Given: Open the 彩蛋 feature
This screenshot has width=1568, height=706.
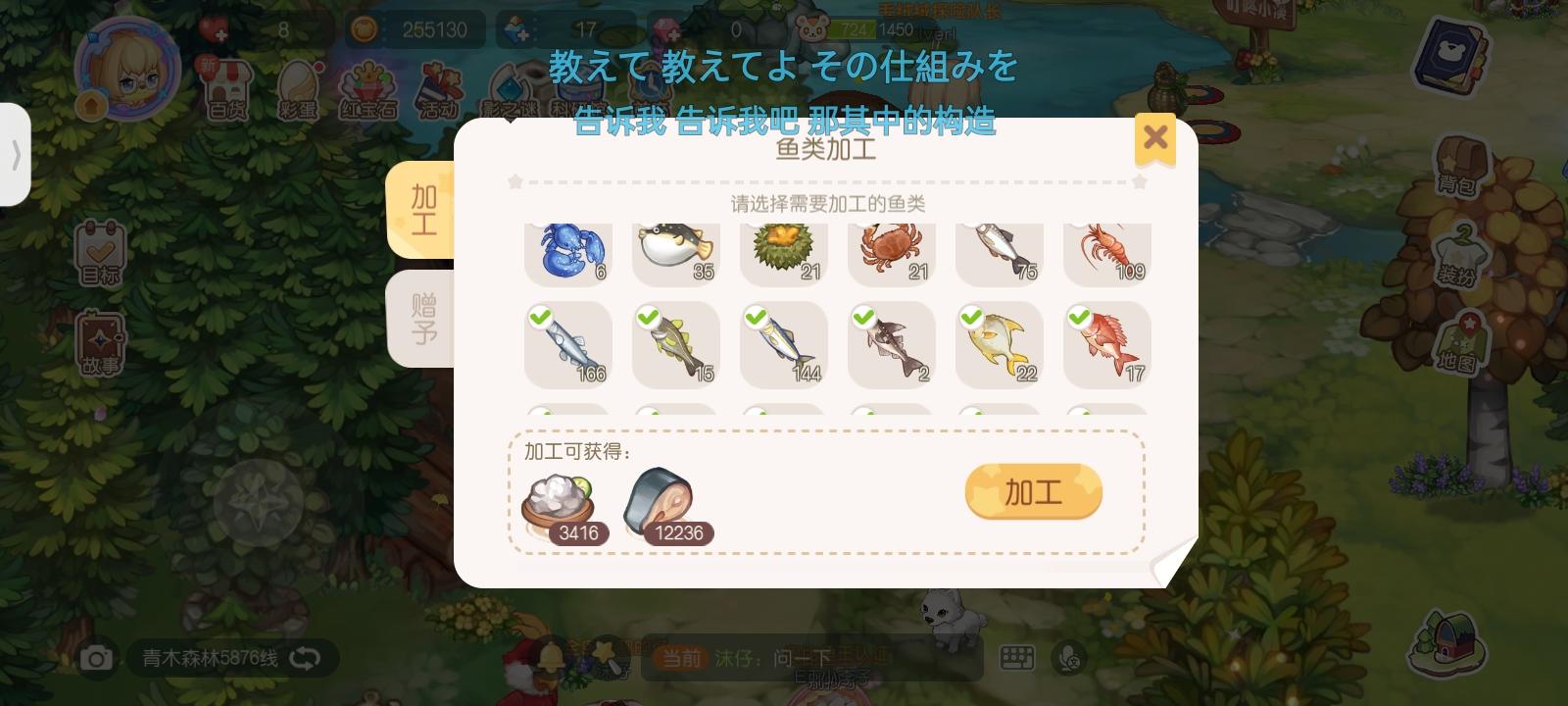Looking at the screenshot, I should [x=299, y=88].
